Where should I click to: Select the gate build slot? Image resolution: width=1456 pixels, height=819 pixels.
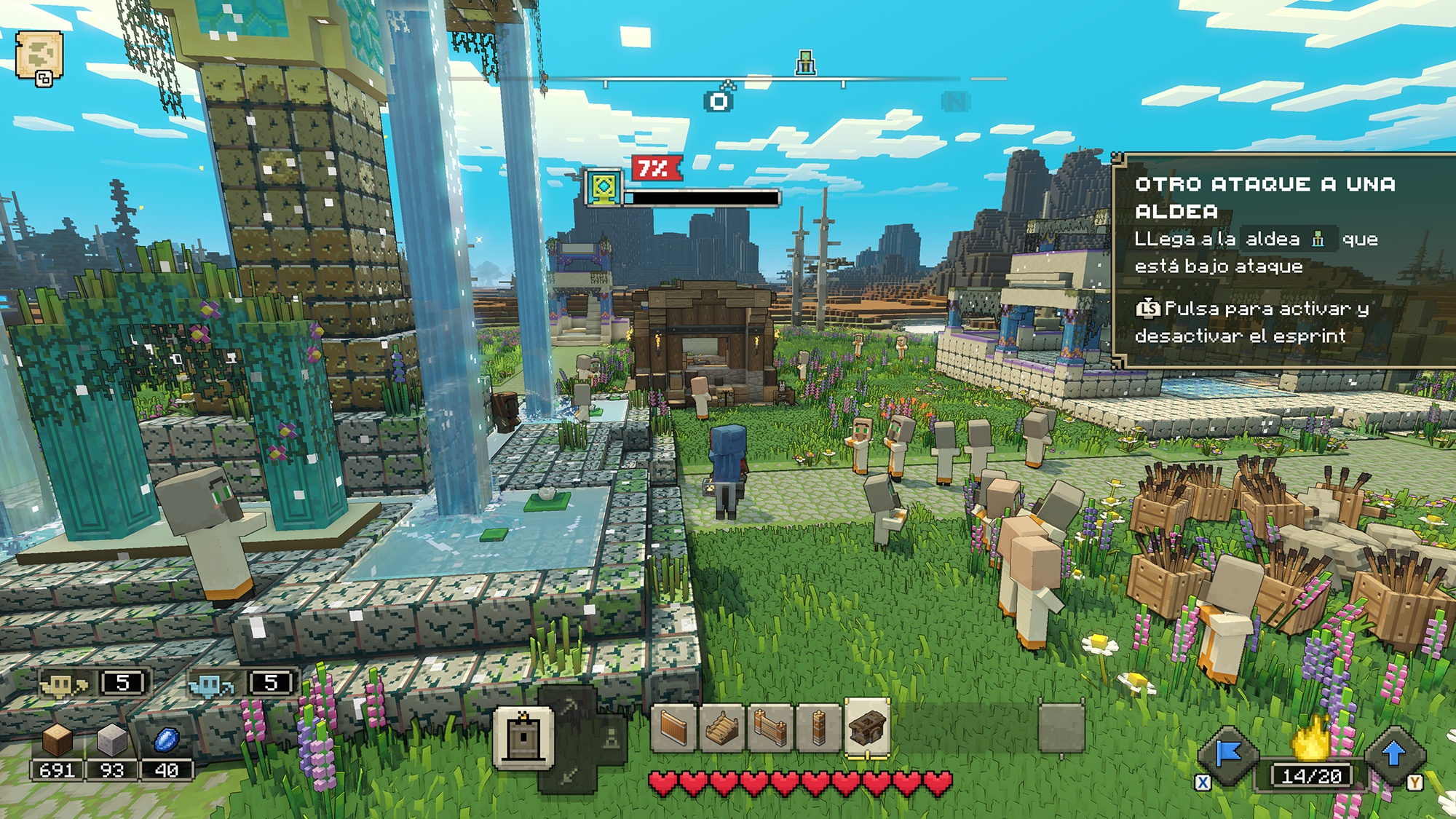769,727
